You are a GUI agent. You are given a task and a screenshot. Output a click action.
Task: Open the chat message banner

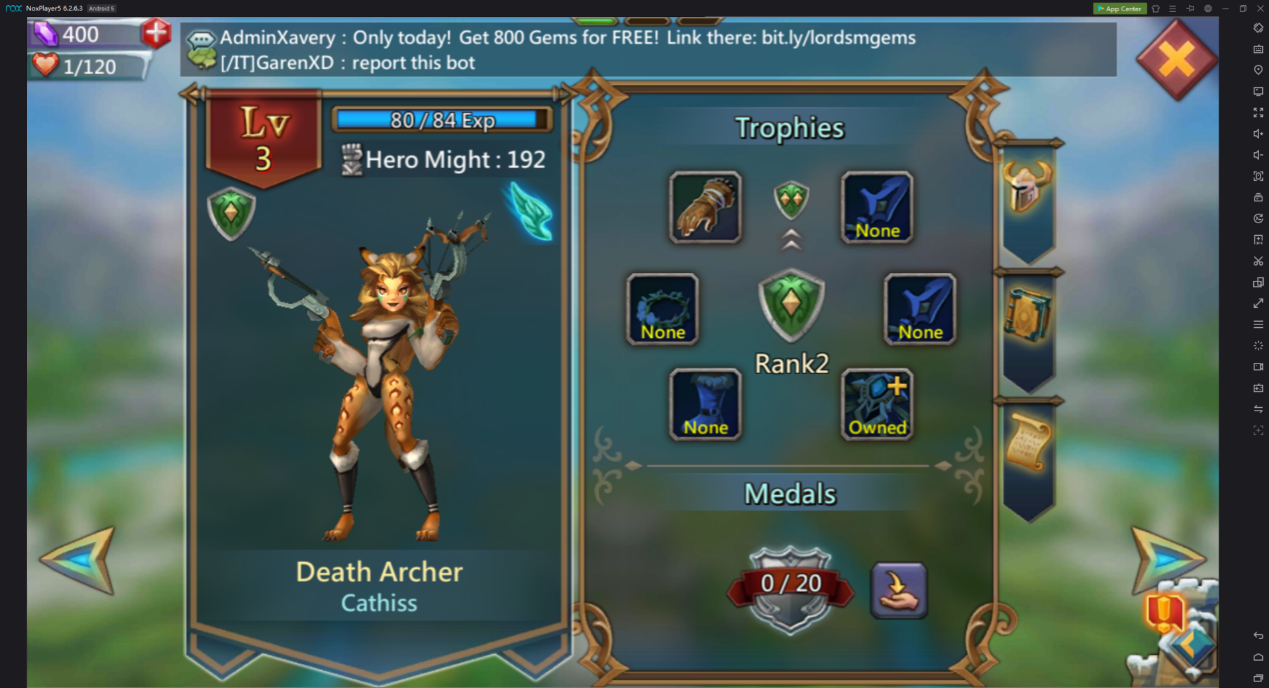(x=648, y=50)
